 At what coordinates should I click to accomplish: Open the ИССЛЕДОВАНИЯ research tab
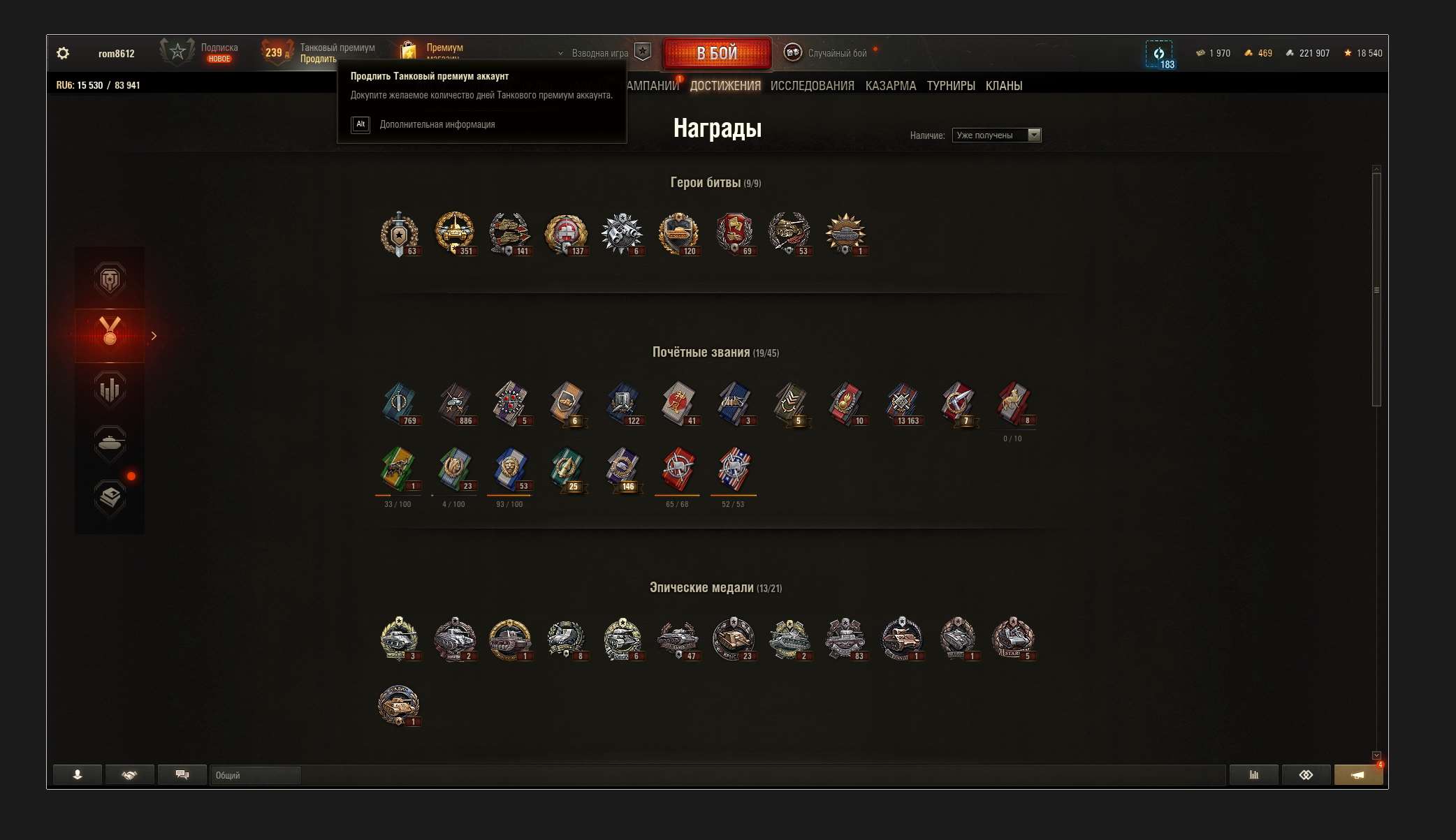point(812,86)
